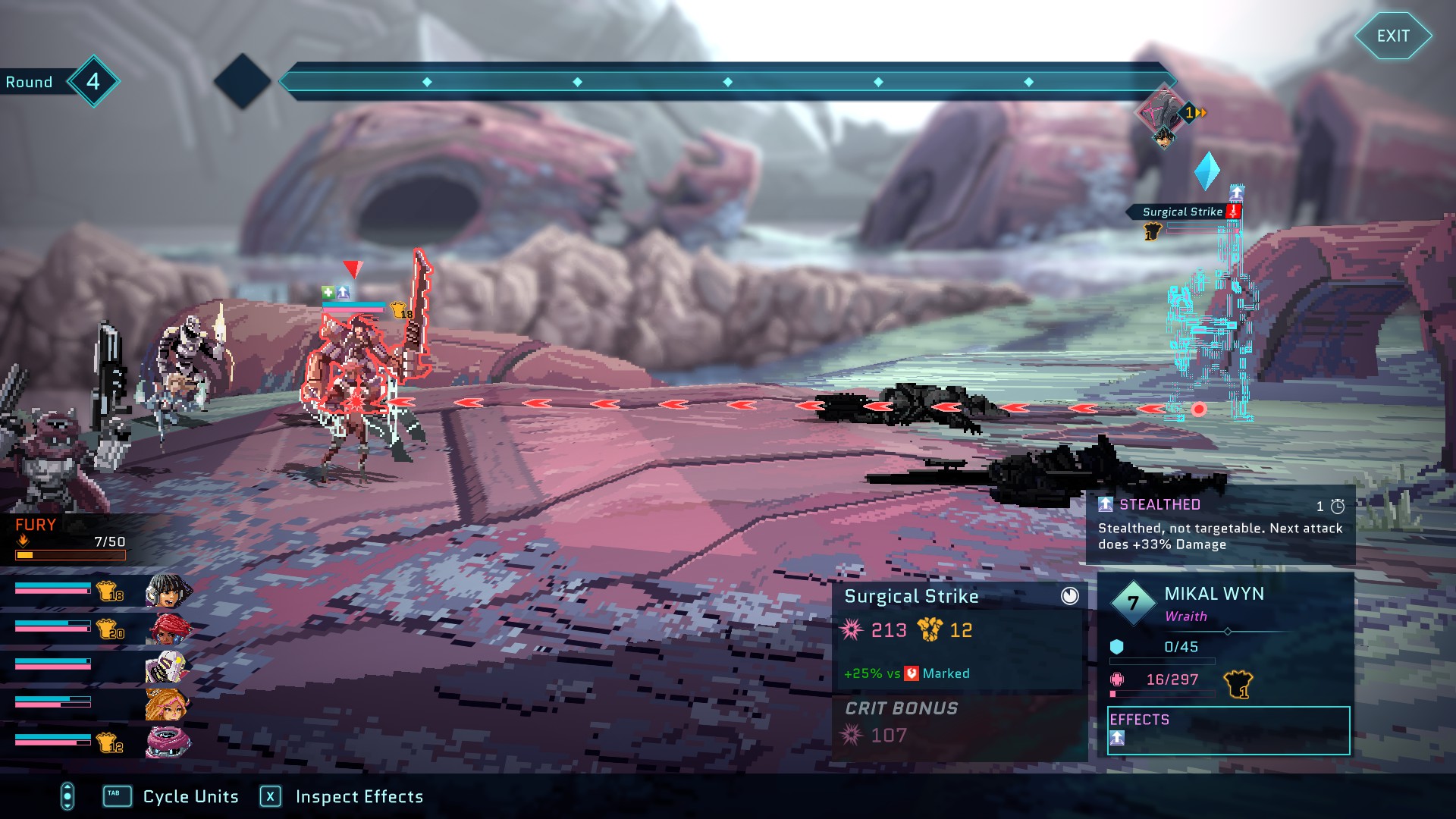
Task: Click the Surgical Strike ability panel title
Action: tap(911, 597)
